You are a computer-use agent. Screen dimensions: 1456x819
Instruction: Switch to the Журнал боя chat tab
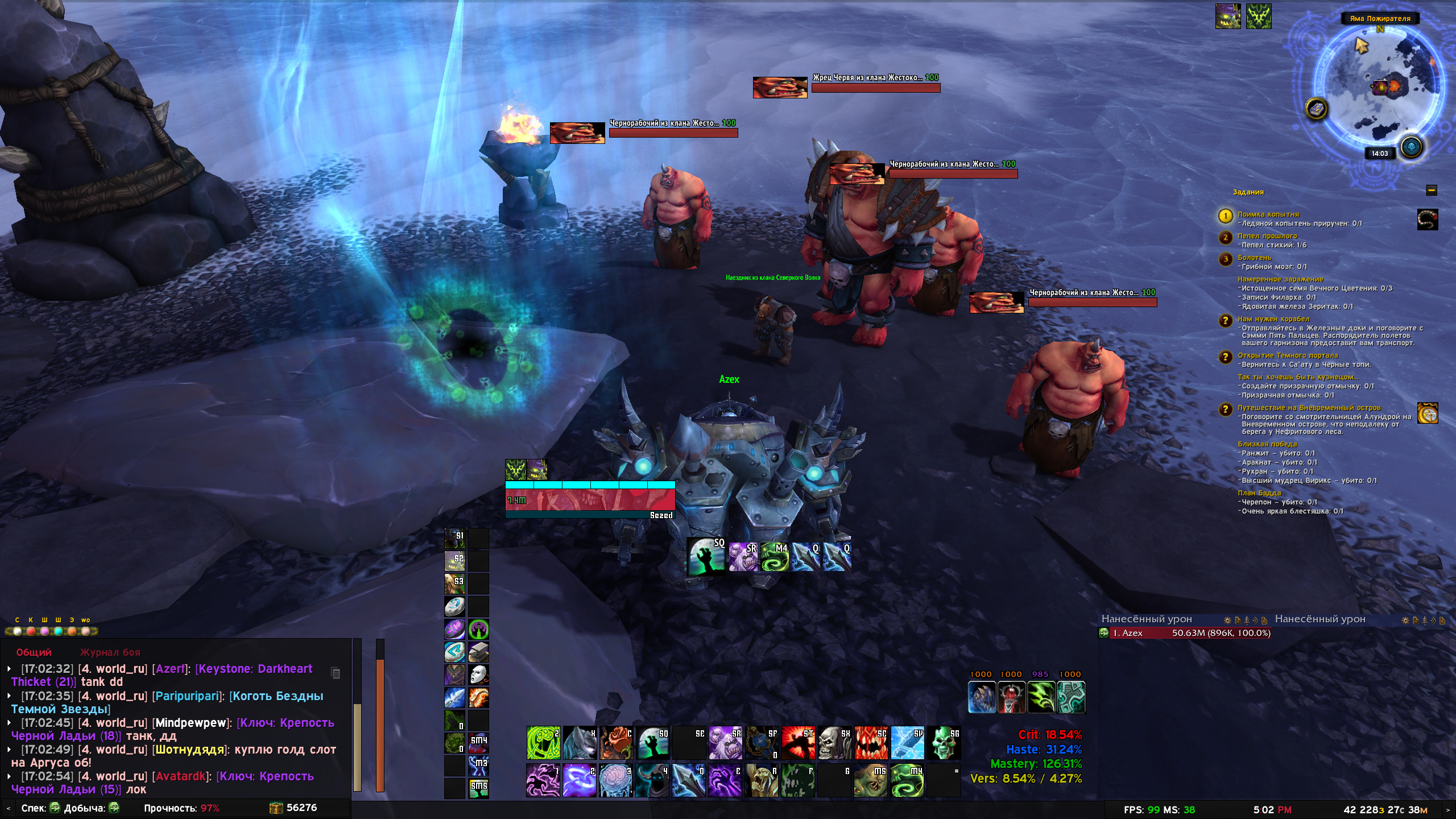(x=110, y=652)
